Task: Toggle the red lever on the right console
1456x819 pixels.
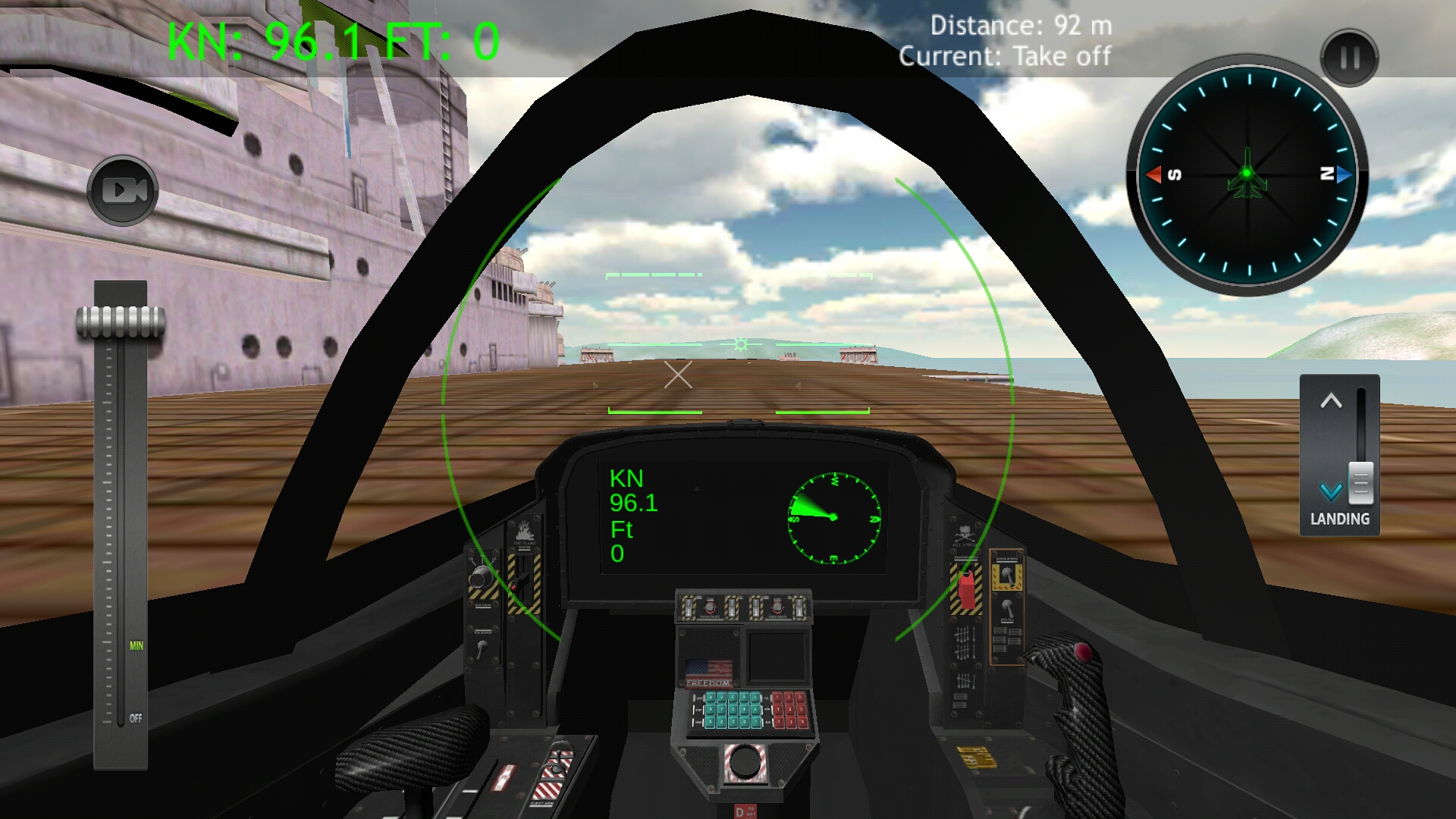Action: click(968, 590)
